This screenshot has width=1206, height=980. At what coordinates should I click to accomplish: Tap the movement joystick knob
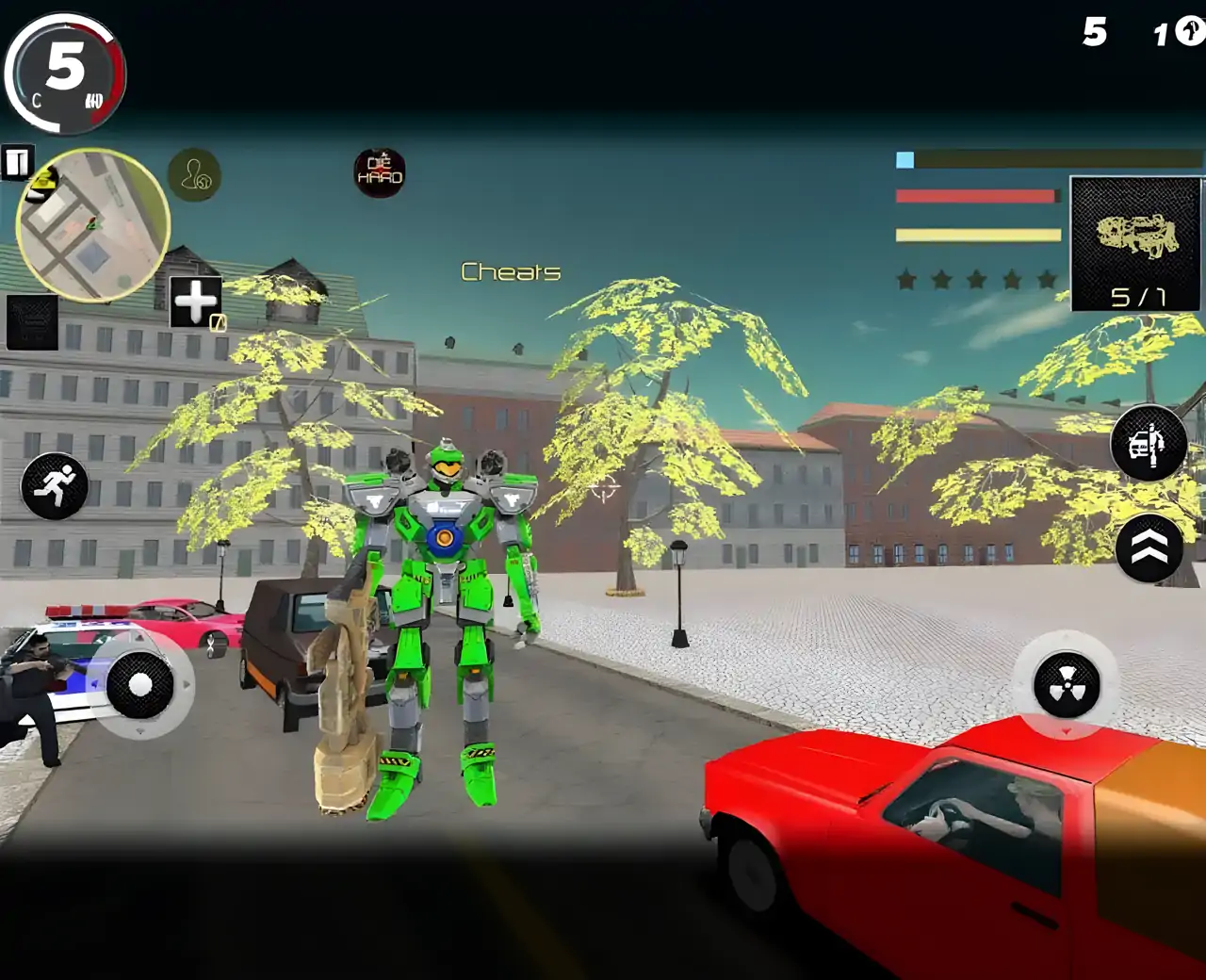pyautogui.click(x=139, y=685)
